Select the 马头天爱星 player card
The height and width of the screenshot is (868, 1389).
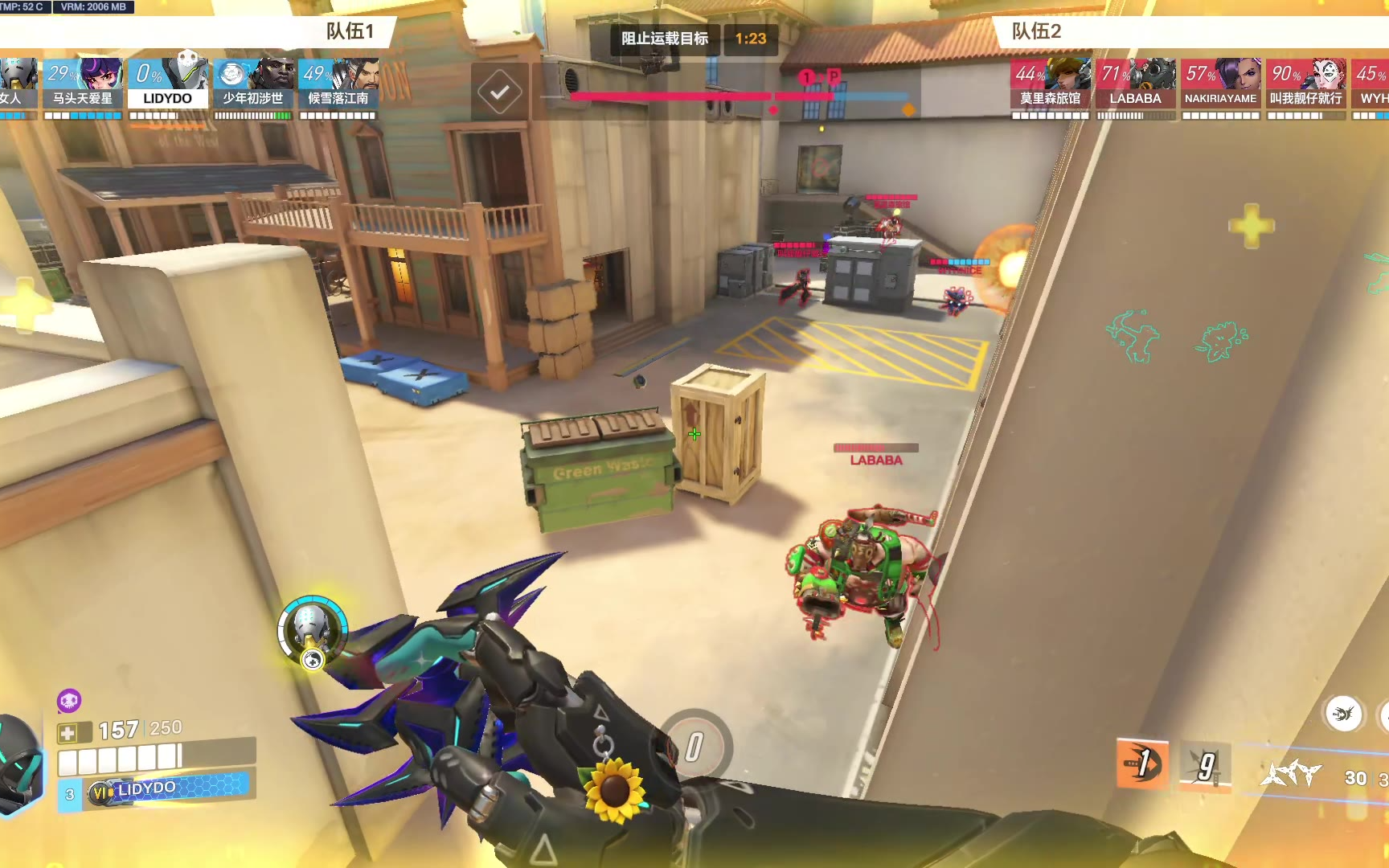click(83, 84)
